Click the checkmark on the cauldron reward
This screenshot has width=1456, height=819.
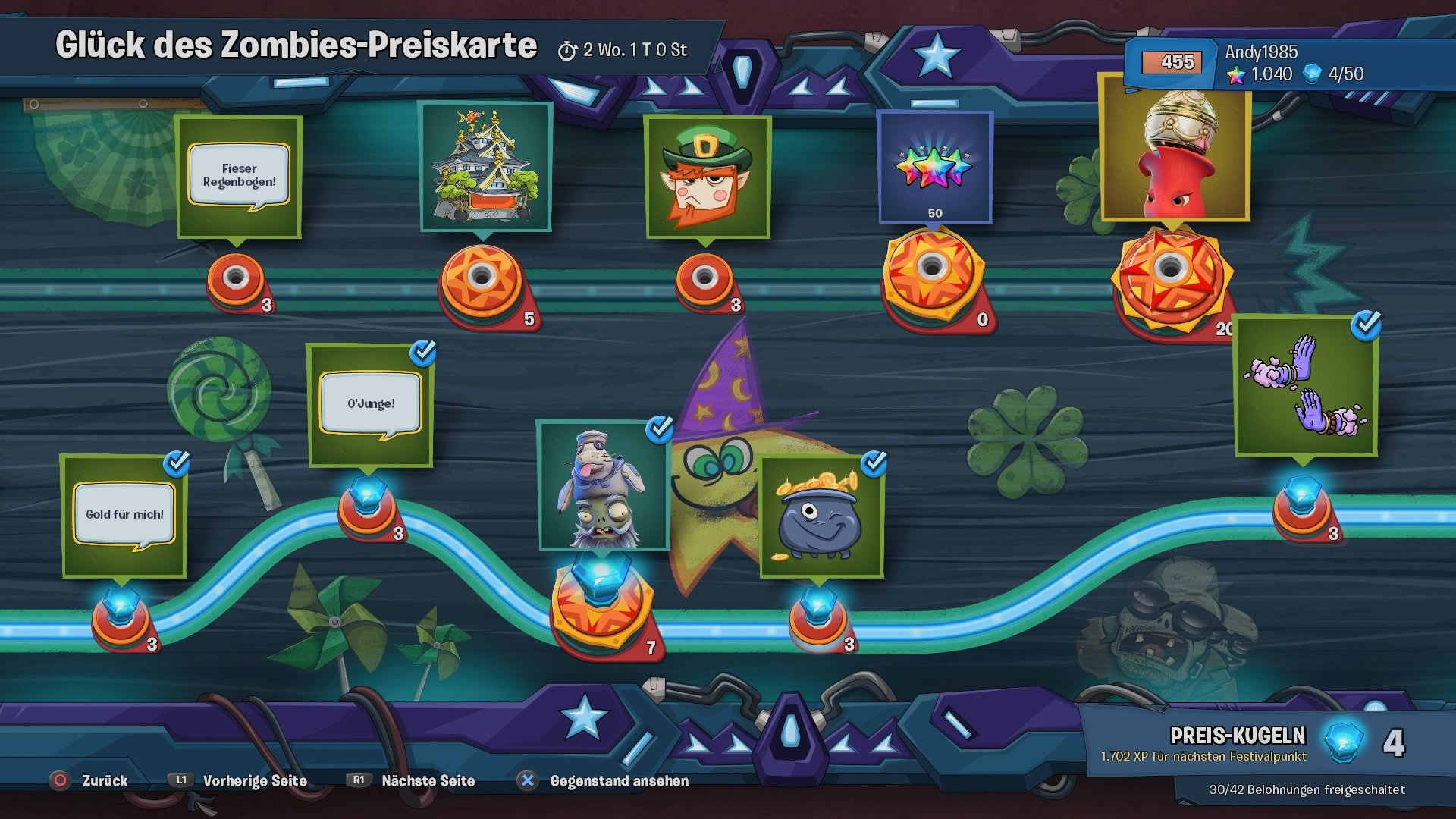pyautogui.click(x=874, y=462)
